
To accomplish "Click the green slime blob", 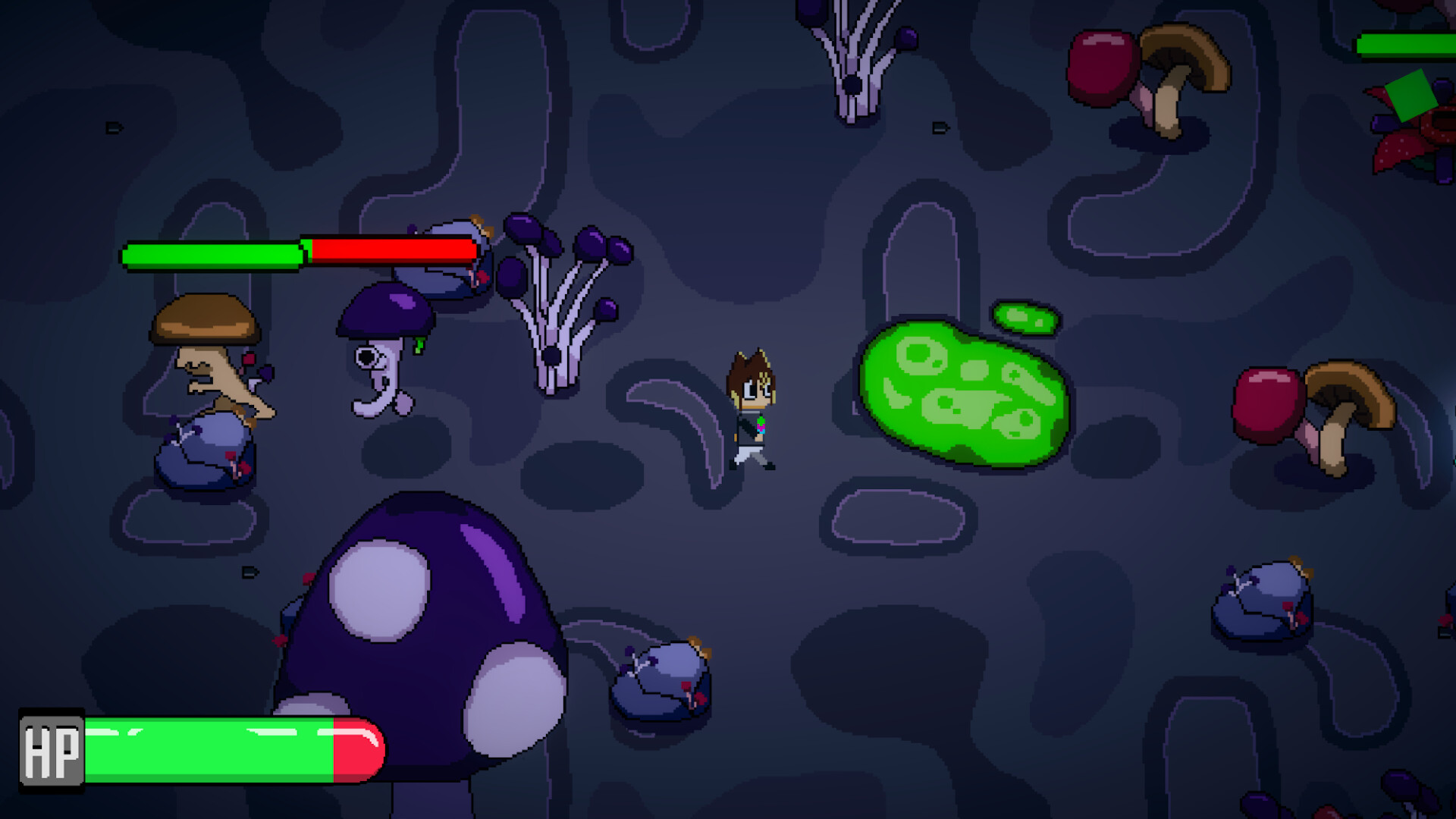I will [x=963, y=394].
